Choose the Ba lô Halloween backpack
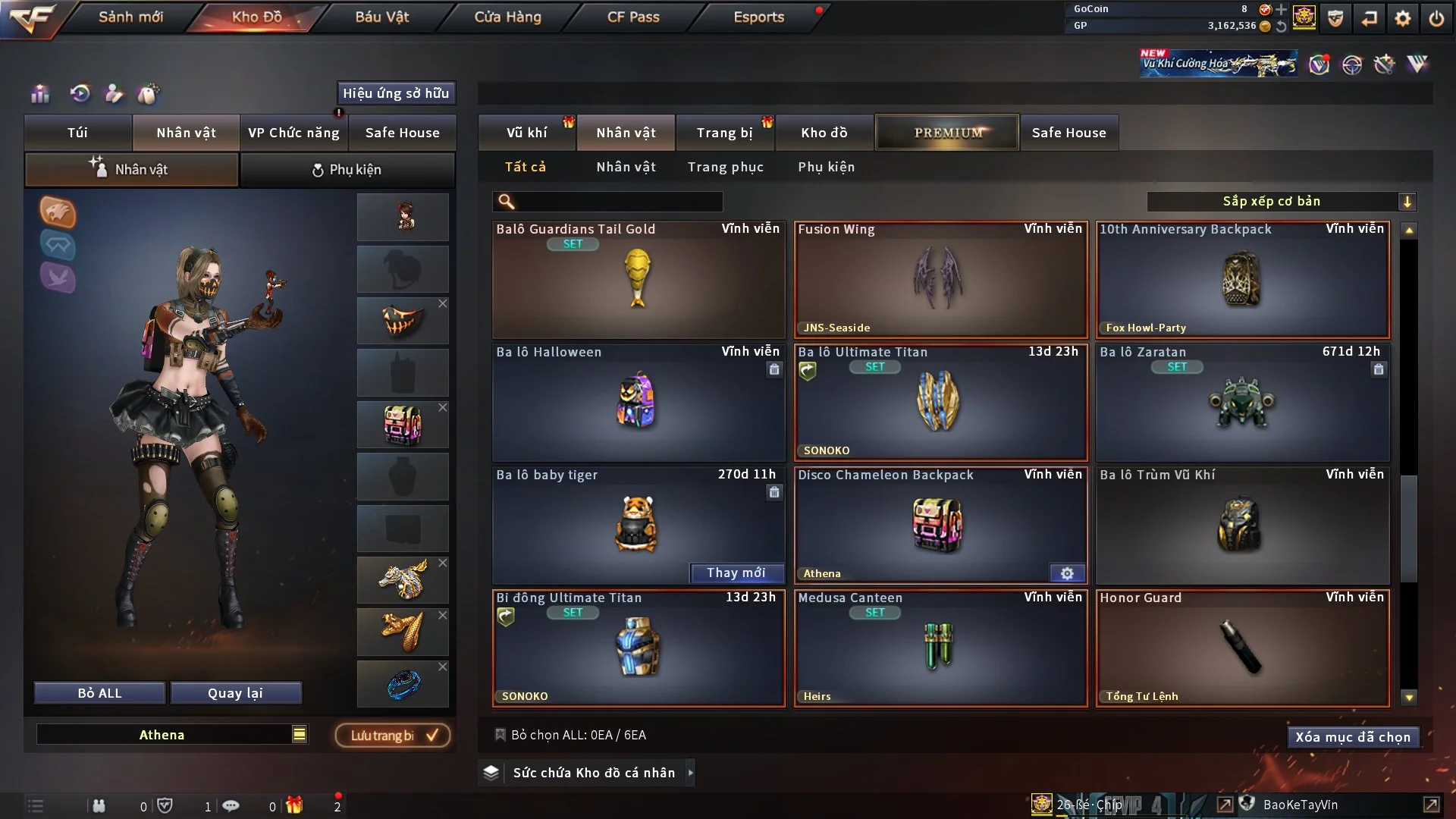 (638, 402)
